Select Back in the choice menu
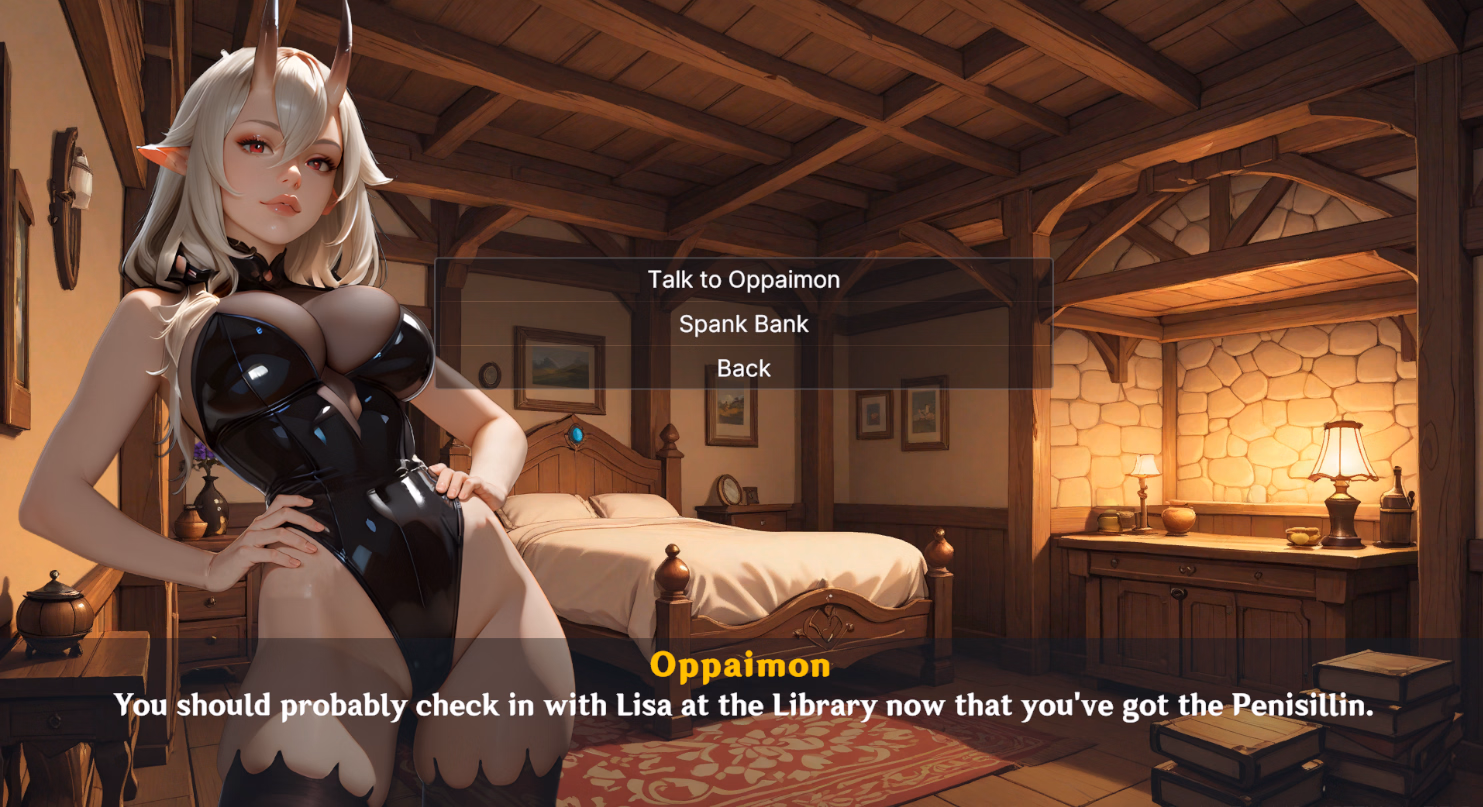 click(743, 368)
